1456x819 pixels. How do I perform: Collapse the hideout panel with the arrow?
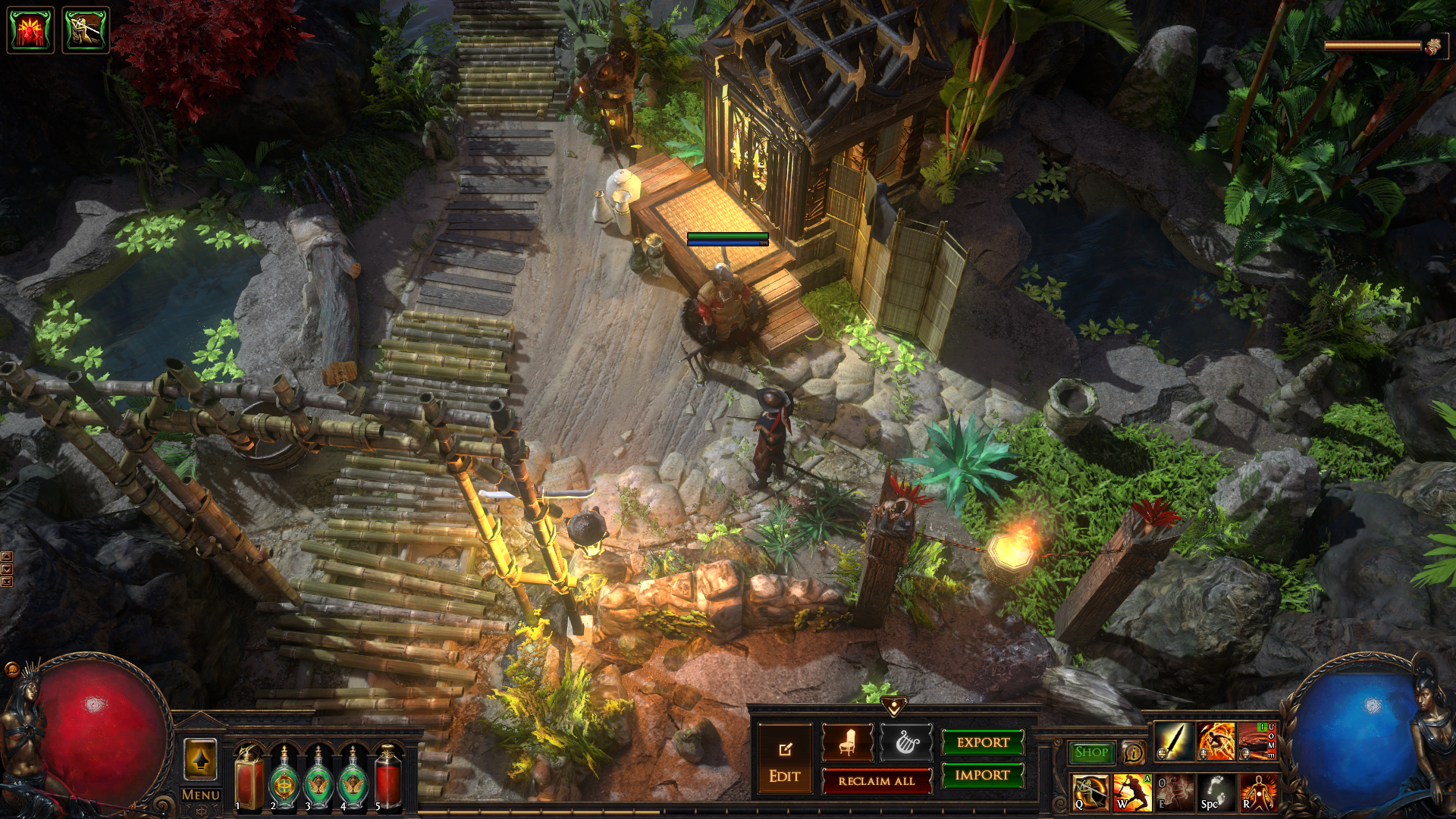894,706
